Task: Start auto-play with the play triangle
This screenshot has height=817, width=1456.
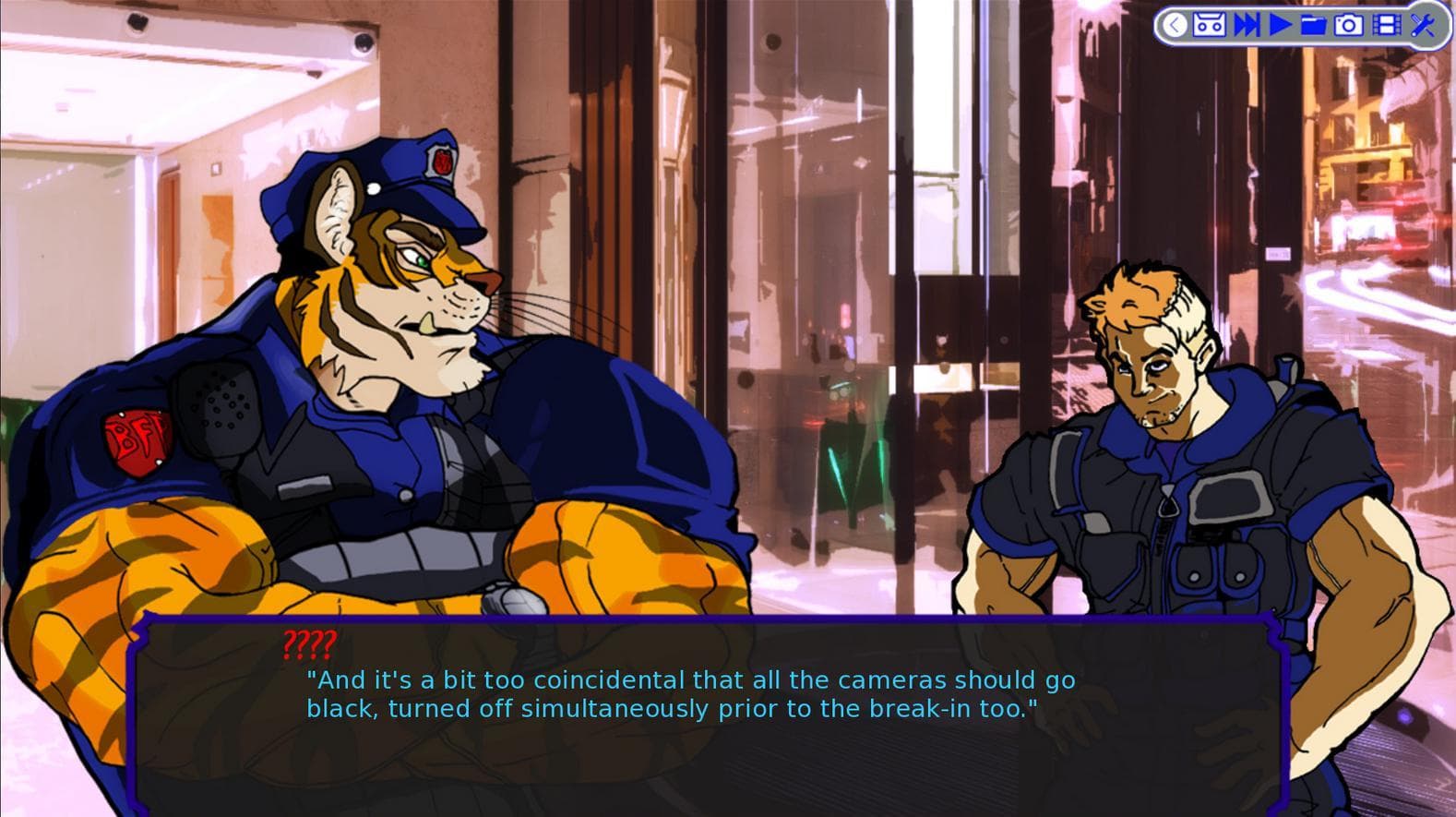Action: (1280, 25)
